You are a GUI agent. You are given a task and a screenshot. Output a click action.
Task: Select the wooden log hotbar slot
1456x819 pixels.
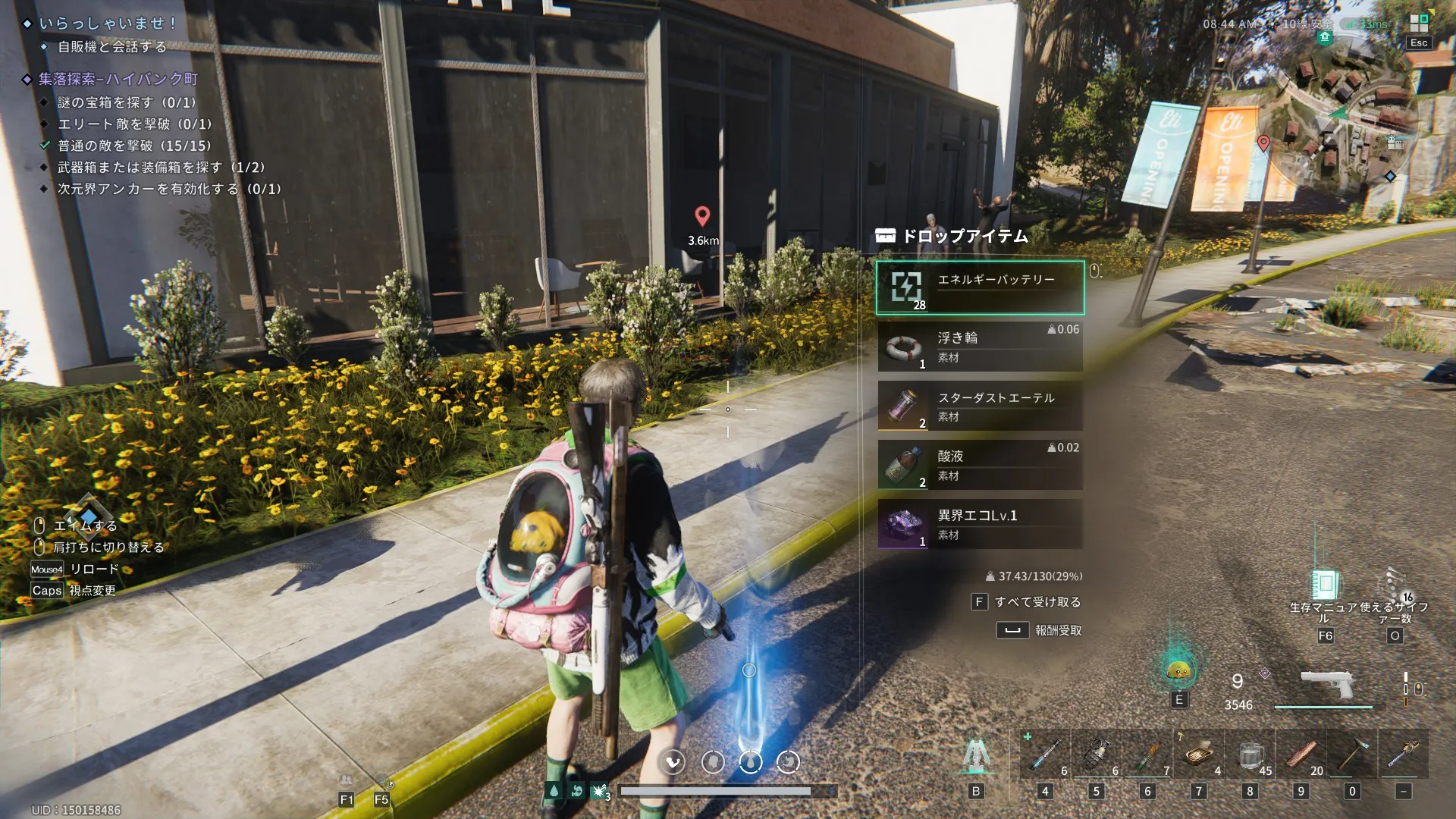1301,754
